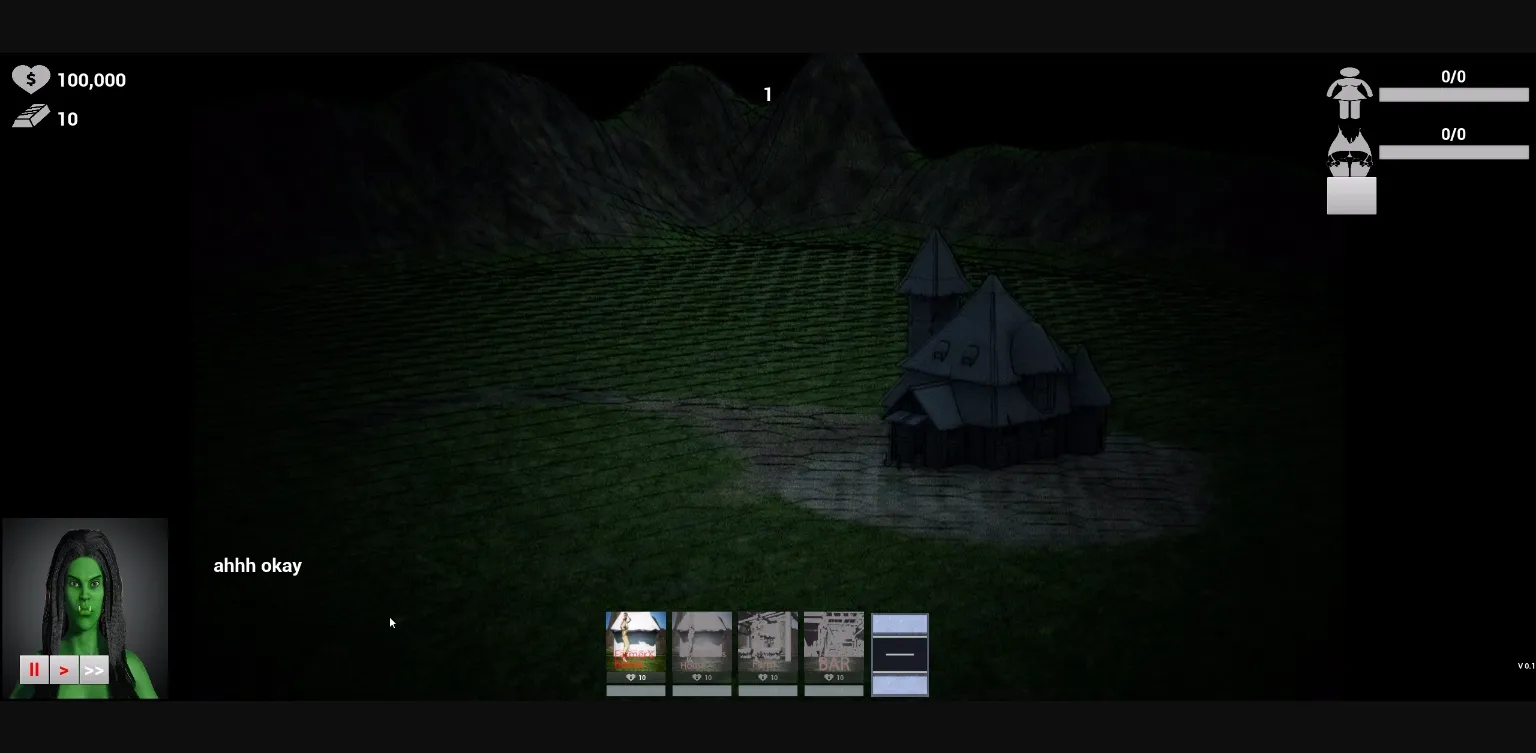This screenshot has height=753, width=1536.
Task: Set normal speed with the single arrow
Action: (64, 669)
